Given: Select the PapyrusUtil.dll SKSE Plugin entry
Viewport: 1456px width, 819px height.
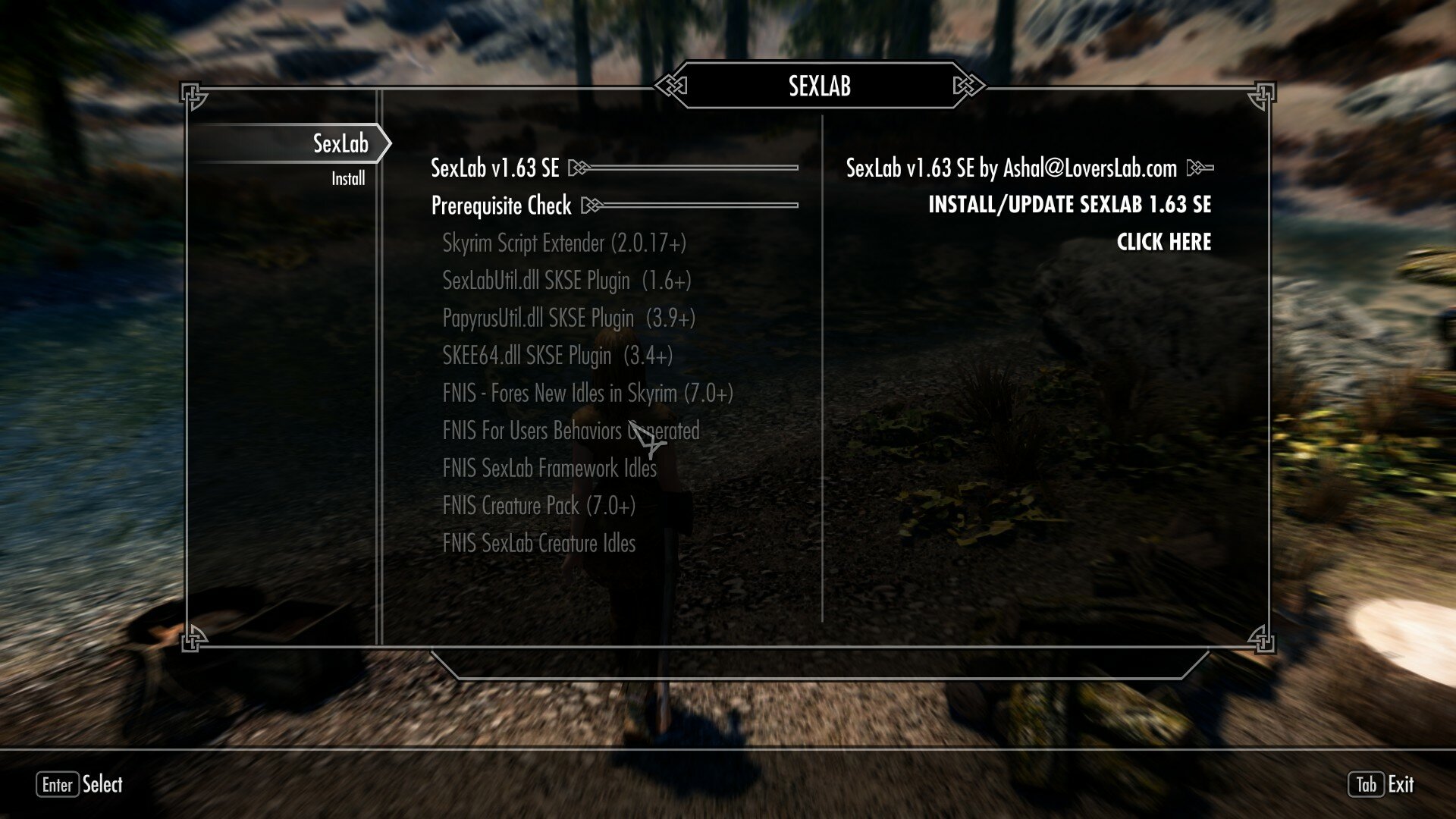Looking at the screenshot, I should [569, 318].
